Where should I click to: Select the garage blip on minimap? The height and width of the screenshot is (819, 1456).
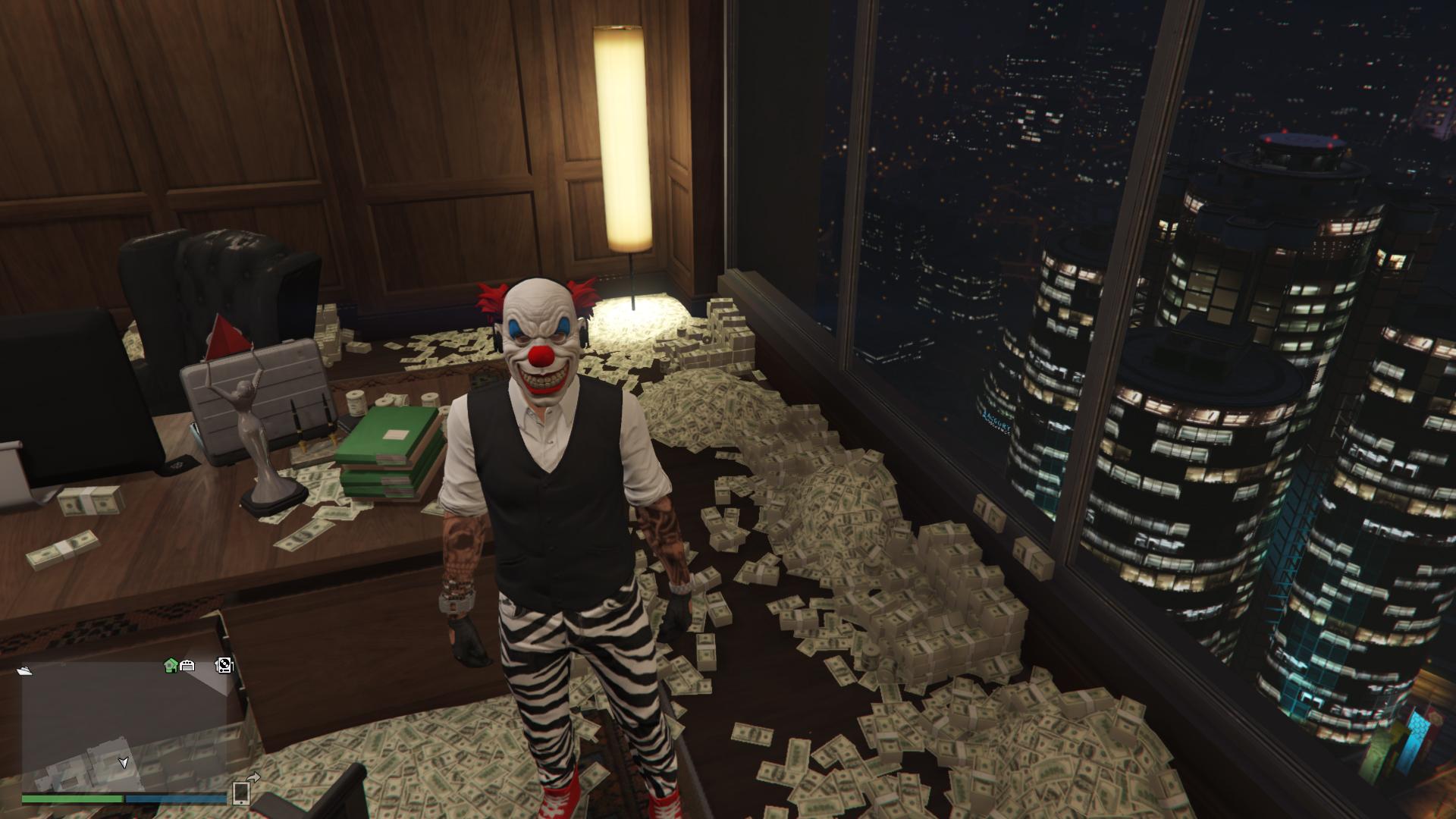pyautogui.click(x=187, y=666)
